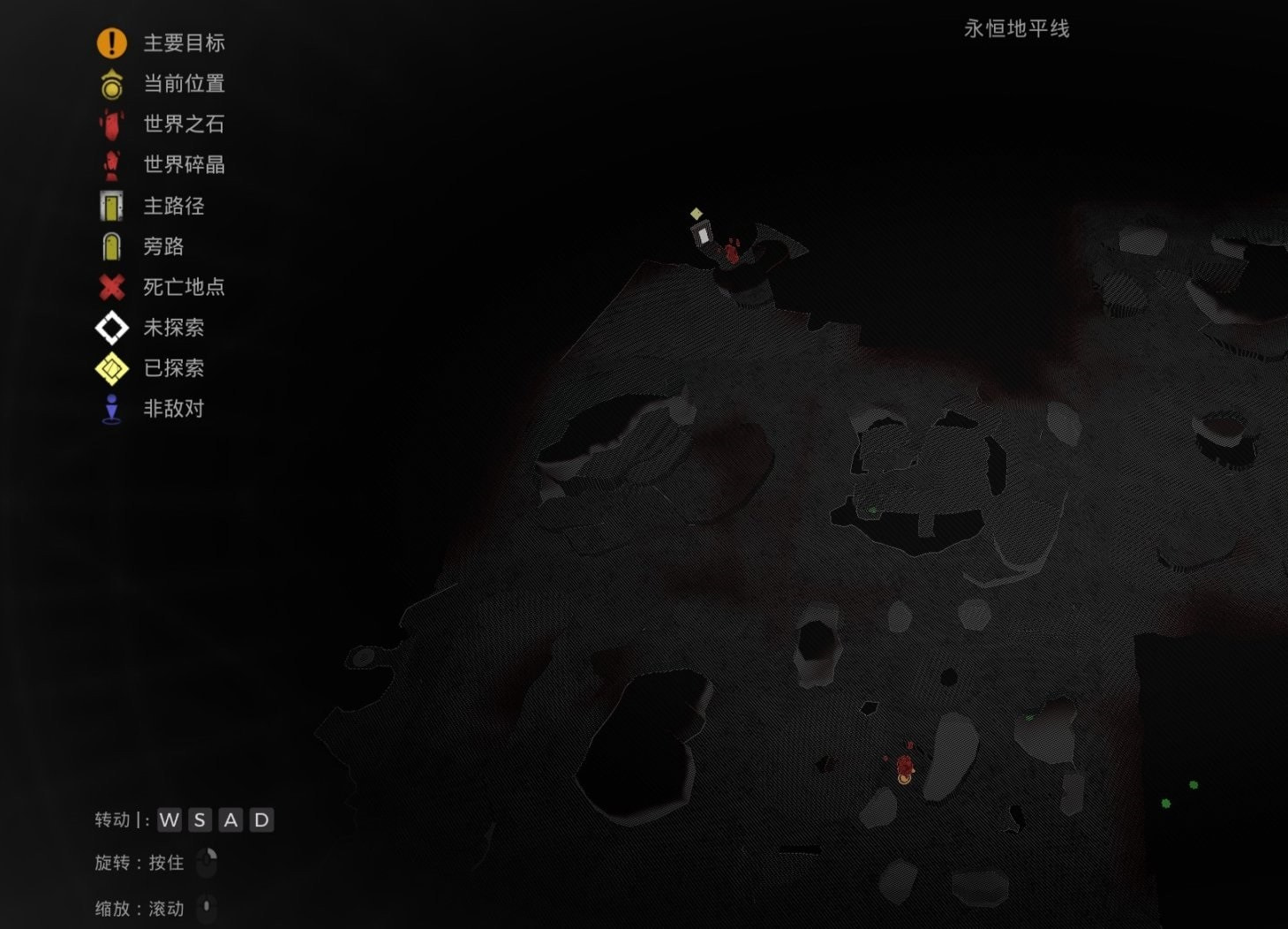The width and height of the screenshot is (1288, 929).
Task: Click the 永恒地平线 map title
Action: (1017, 28)
